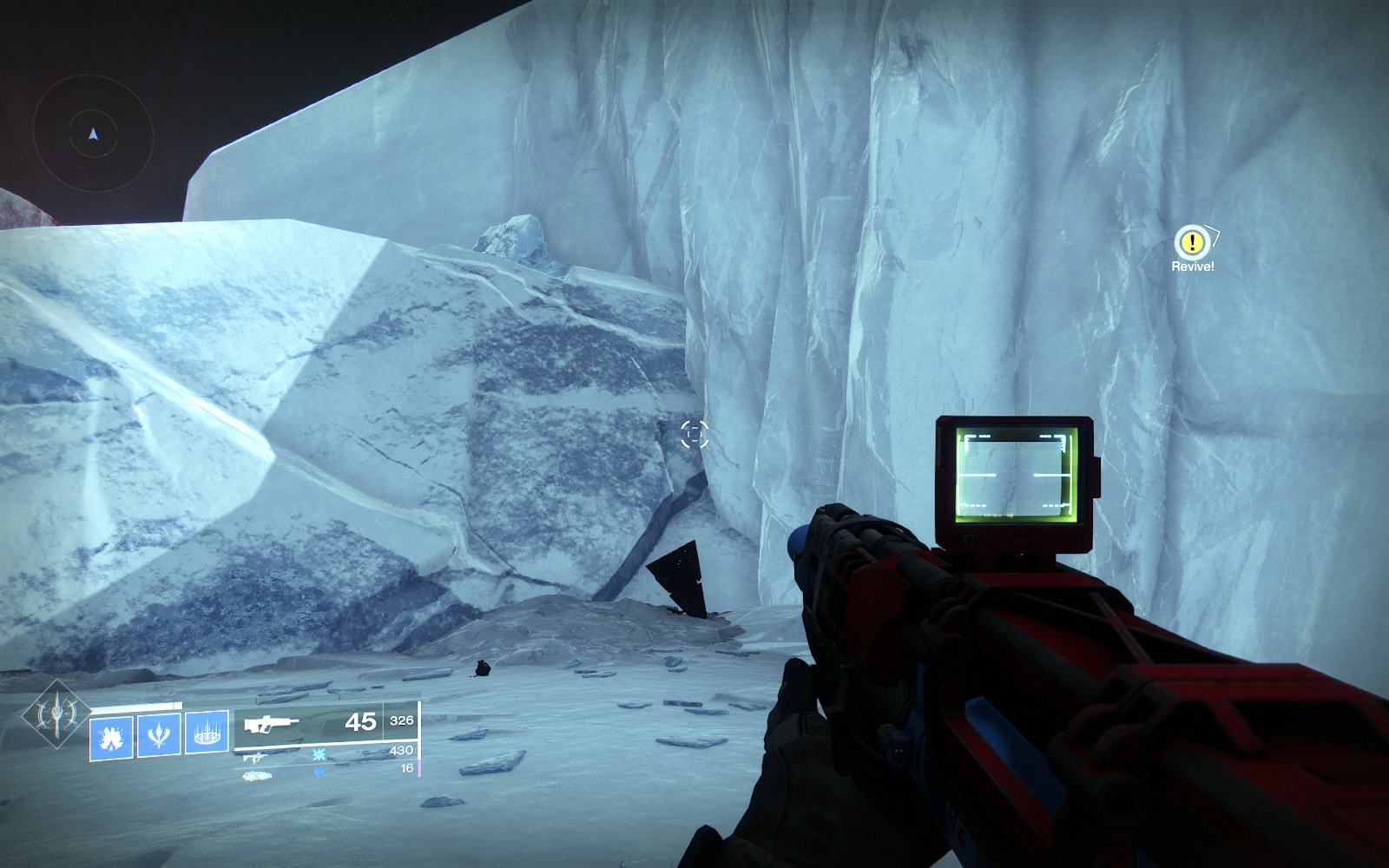The width and height of the screenshot is (1389, 868).
Task: Click the primary ammo count showing 45
Action: [x=360, y=722]
